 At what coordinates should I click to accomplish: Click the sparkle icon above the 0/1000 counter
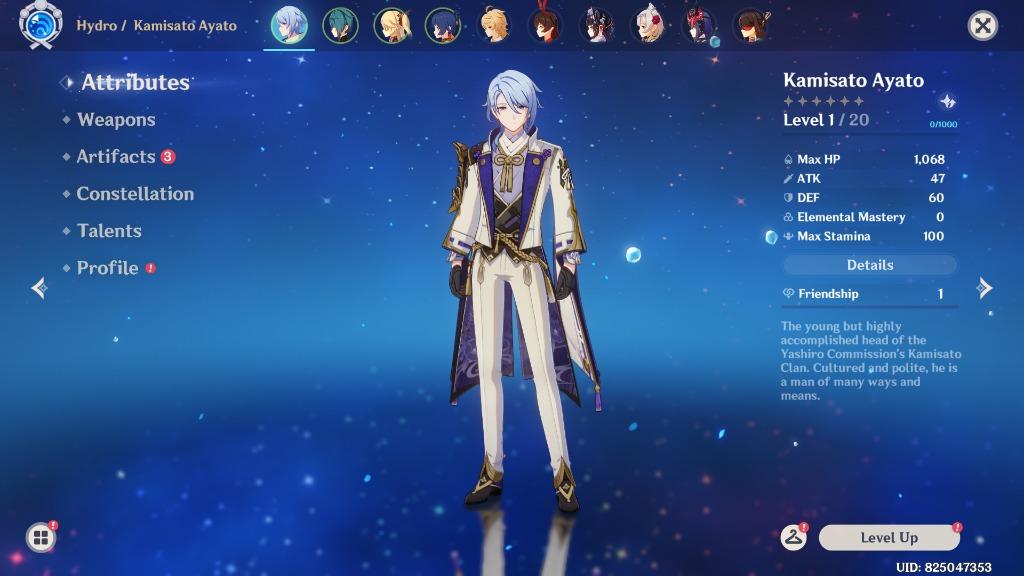[947, 102]
